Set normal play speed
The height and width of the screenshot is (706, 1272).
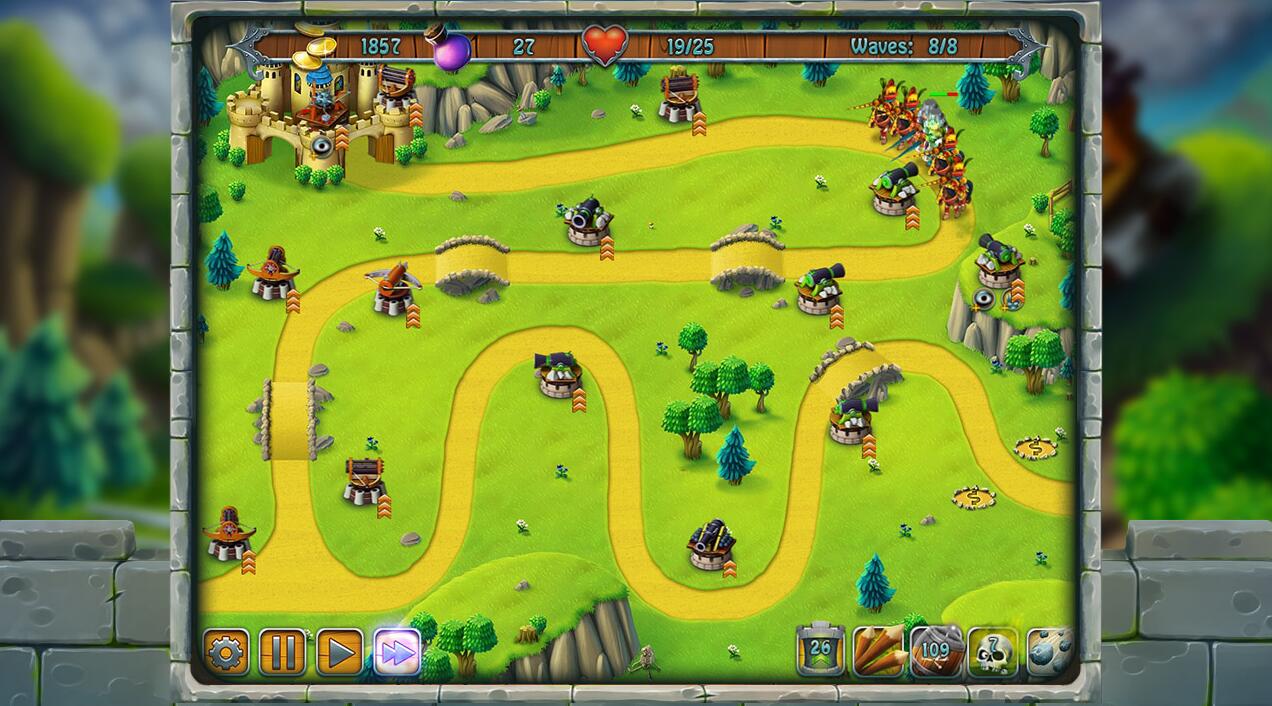[x=340, y=653]
